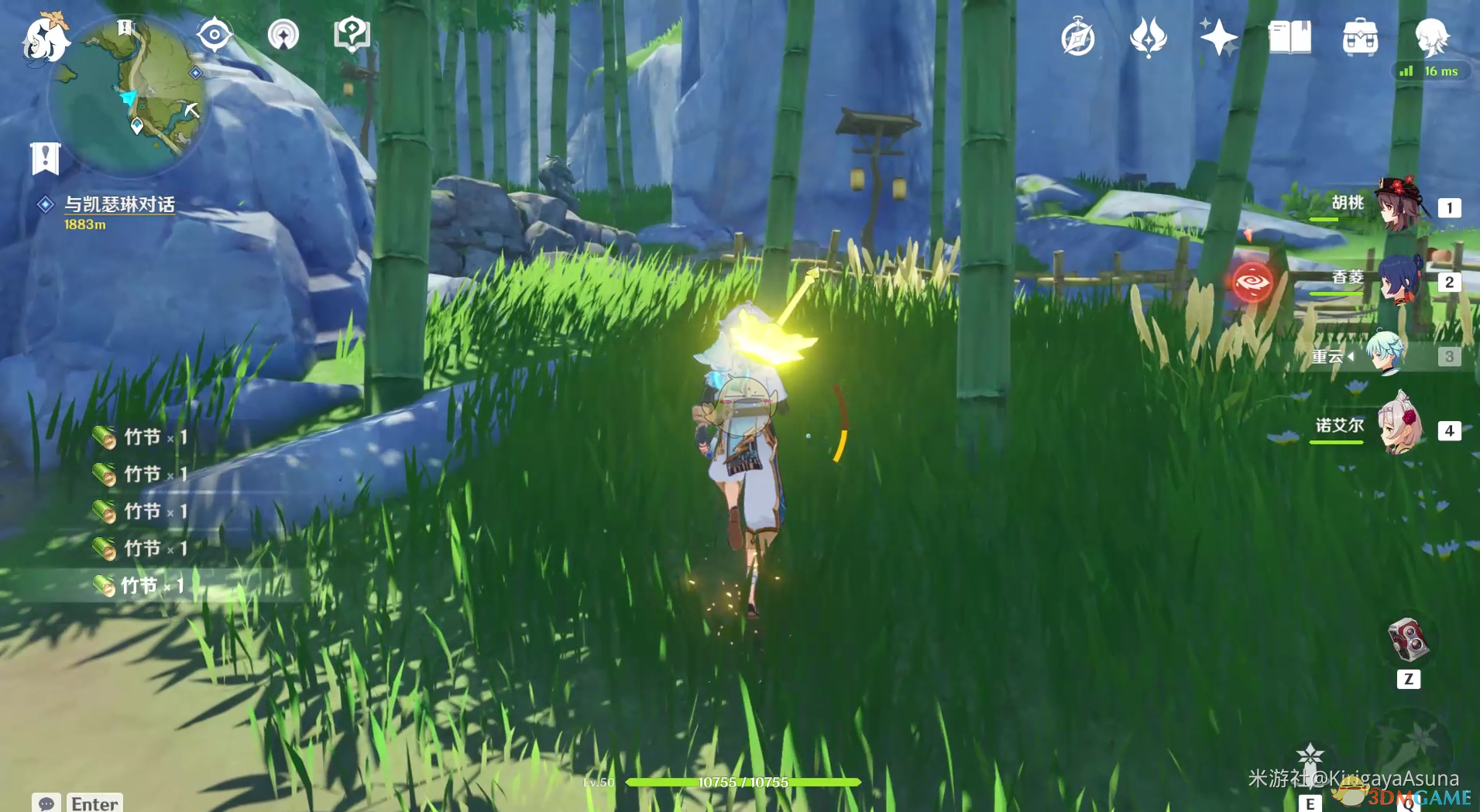Open the inventory backpack icon
Viewport: 1480px width, 812px height.
(1360, 37)
